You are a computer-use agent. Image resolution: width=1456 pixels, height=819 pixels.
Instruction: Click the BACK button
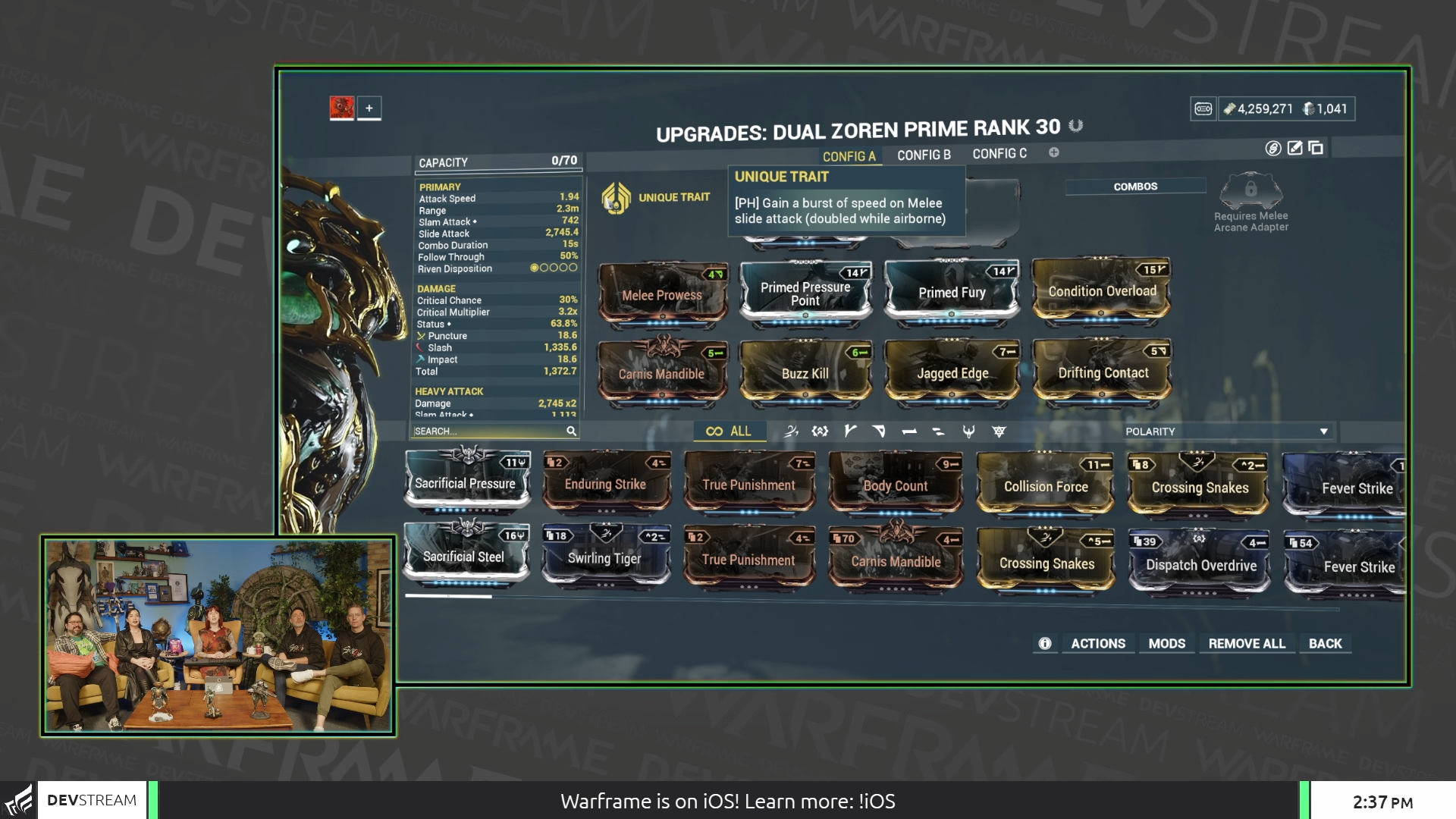pyautogui.click(x=1325, y=643)
